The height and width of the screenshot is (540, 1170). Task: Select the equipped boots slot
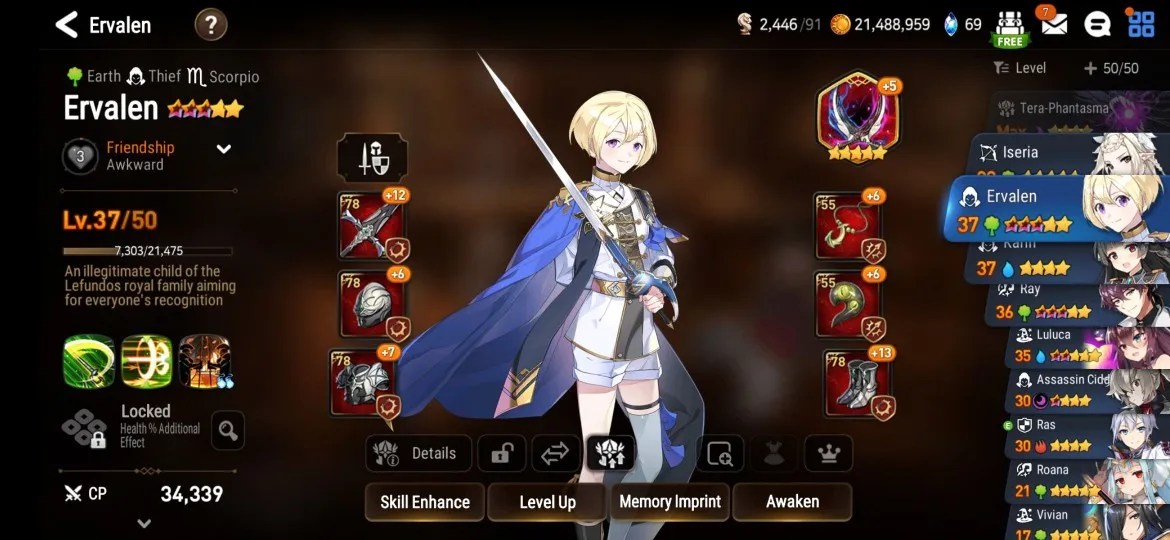(858, 382)
